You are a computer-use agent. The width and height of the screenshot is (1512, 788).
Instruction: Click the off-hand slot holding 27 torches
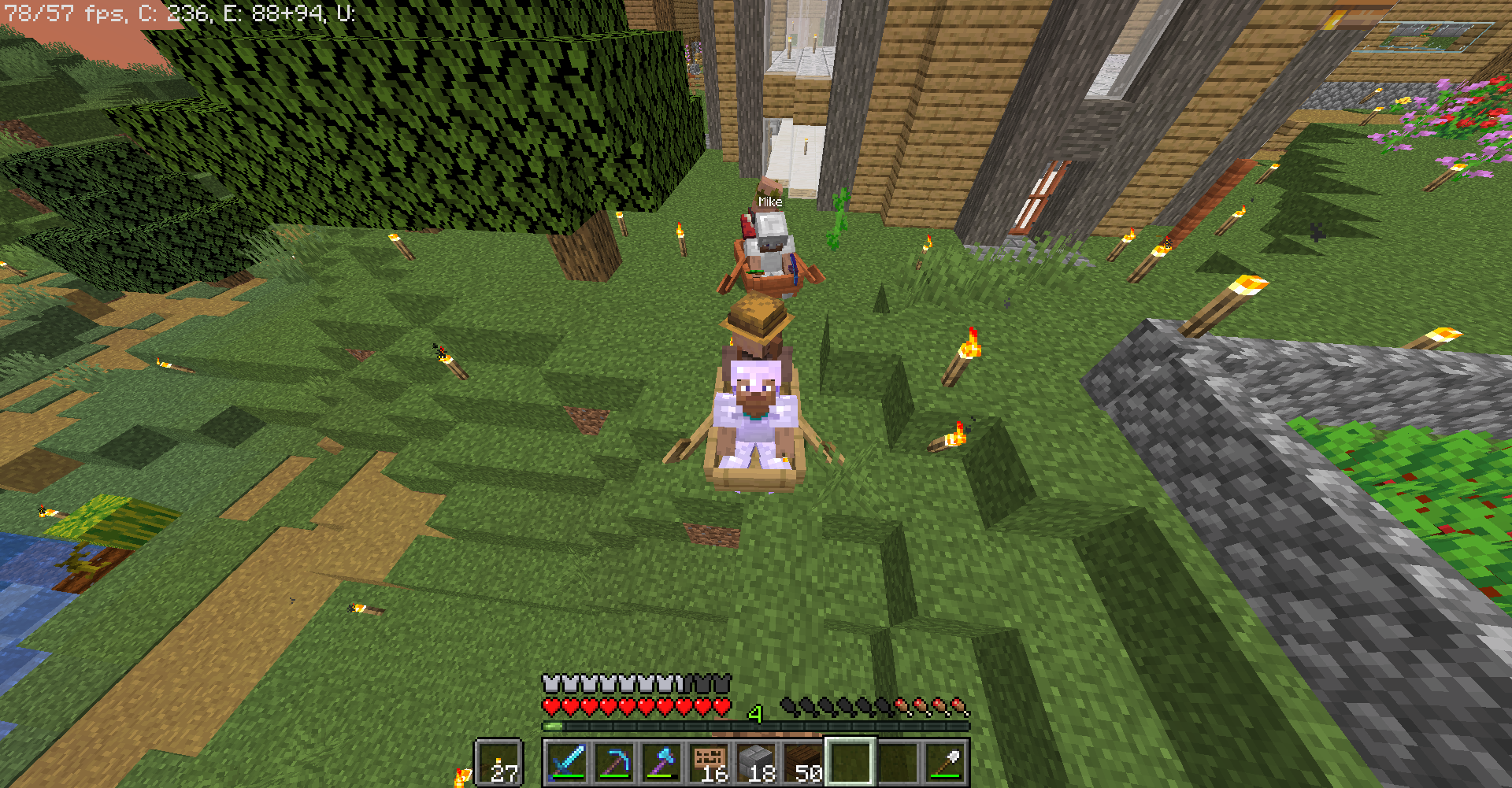point(499,762)
